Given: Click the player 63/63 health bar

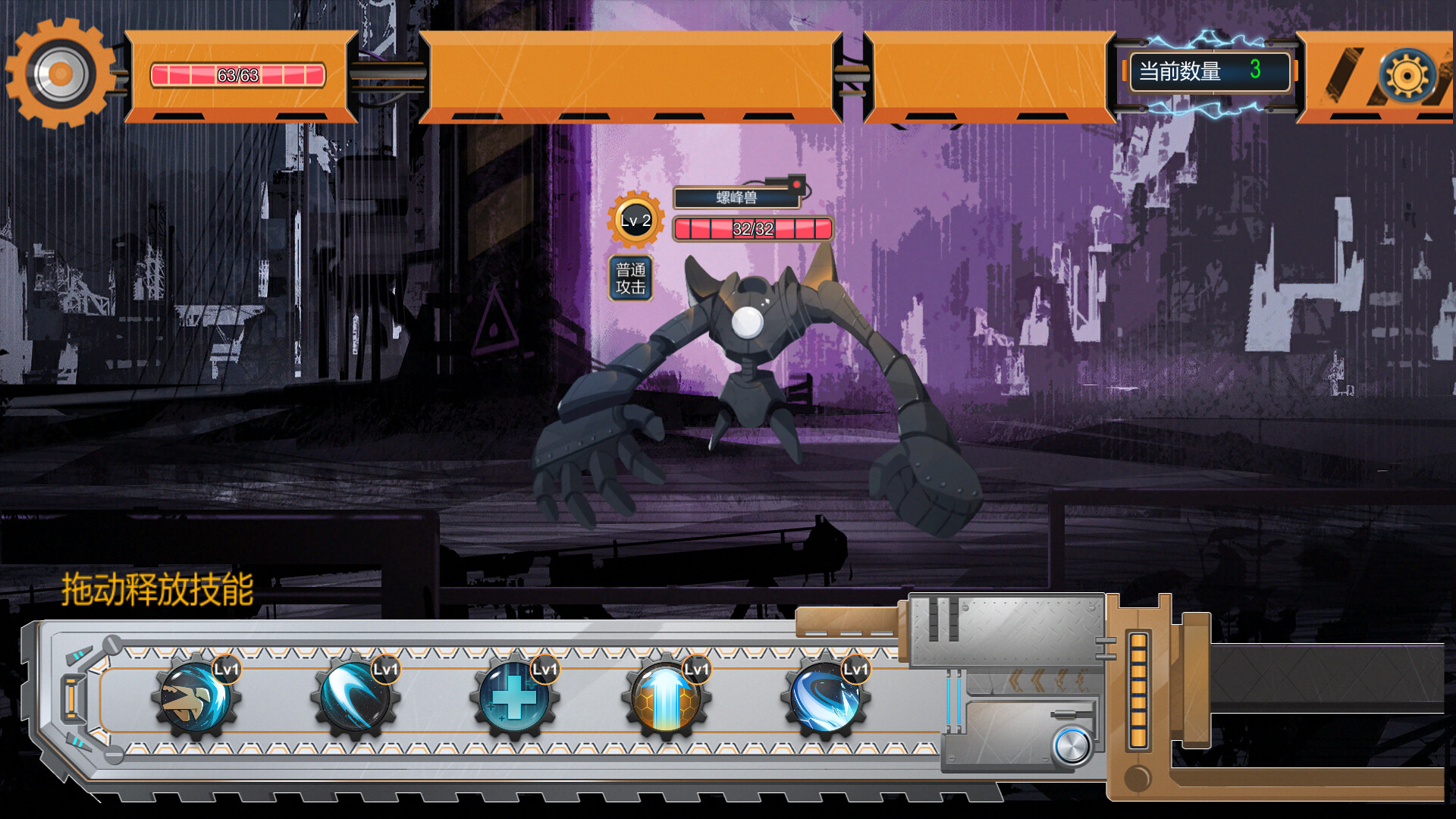Looking at the screenshot, I should click(237, 74).
